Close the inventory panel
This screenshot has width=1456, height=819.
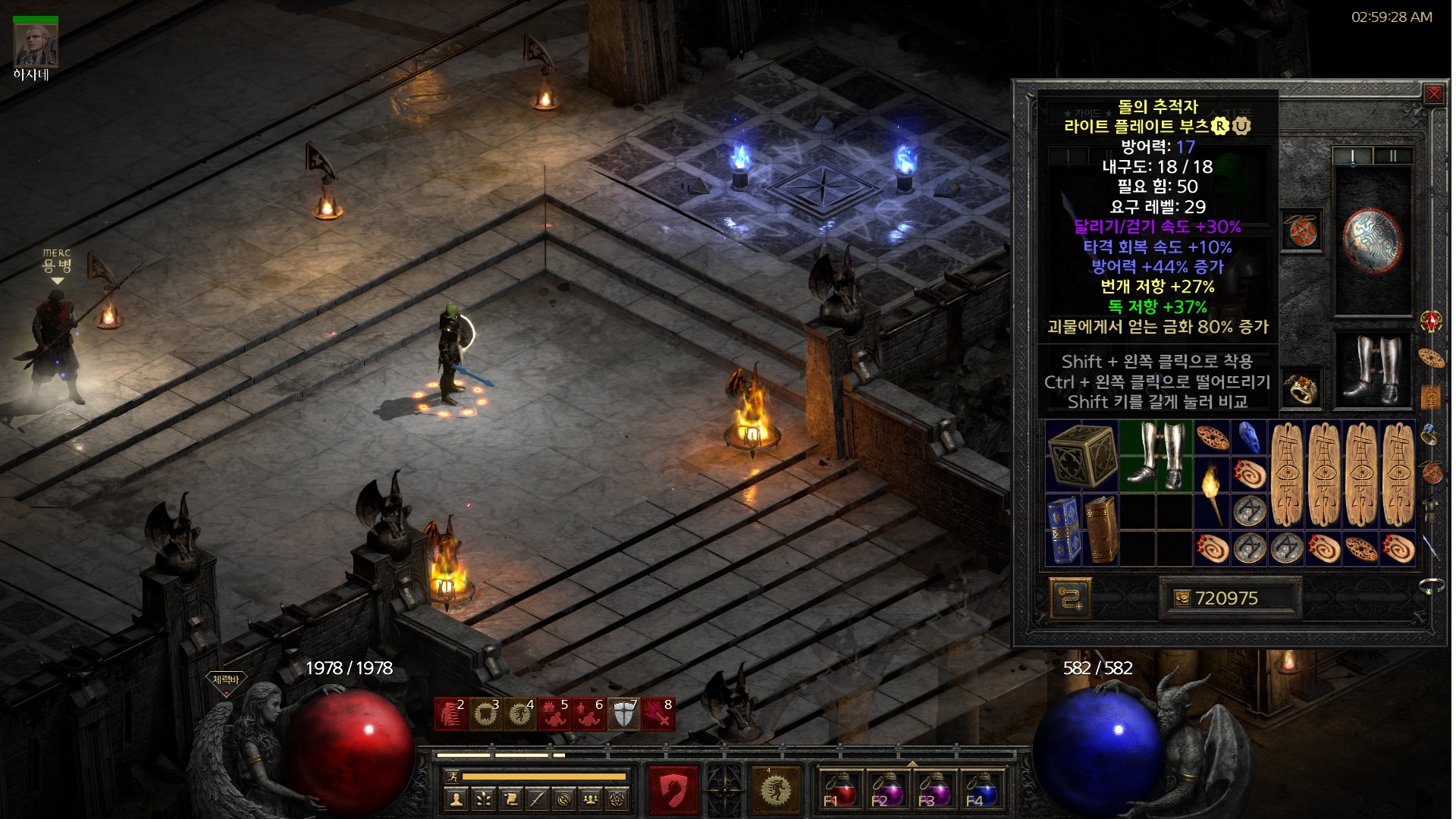1433,95
